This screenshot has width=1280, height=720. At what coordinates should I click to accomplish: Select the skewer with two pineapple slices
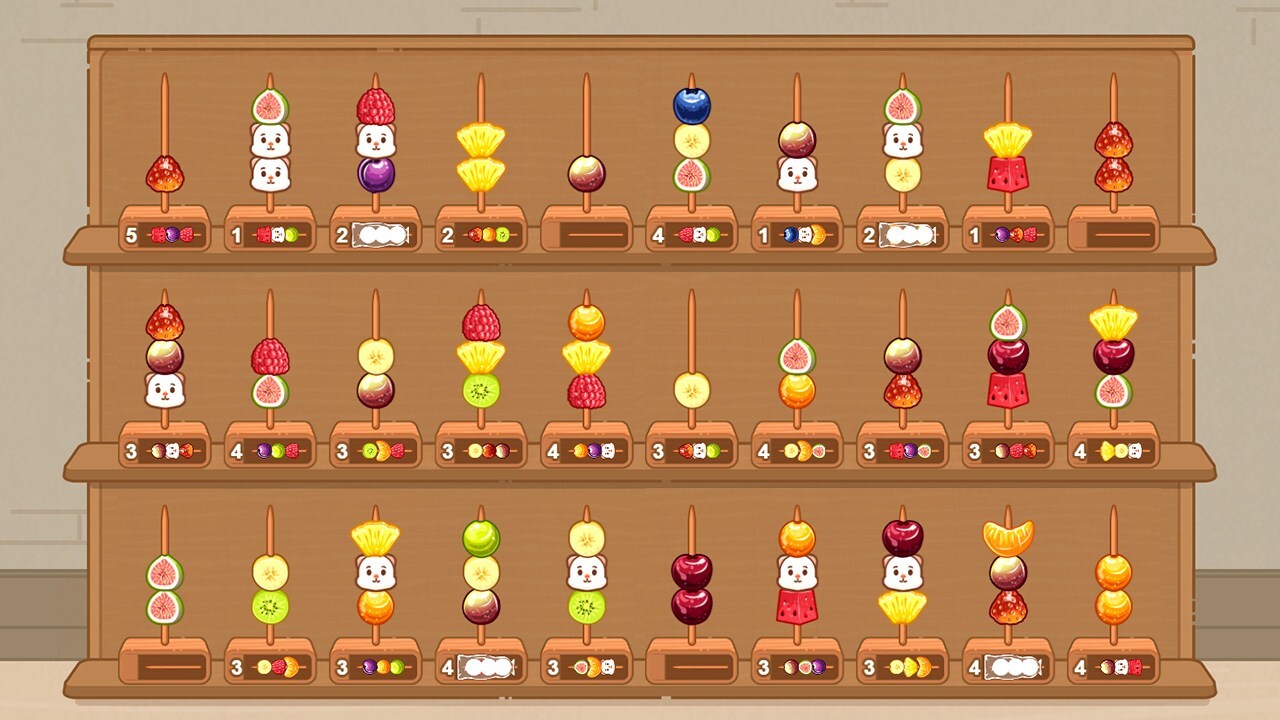pos(481,156)
